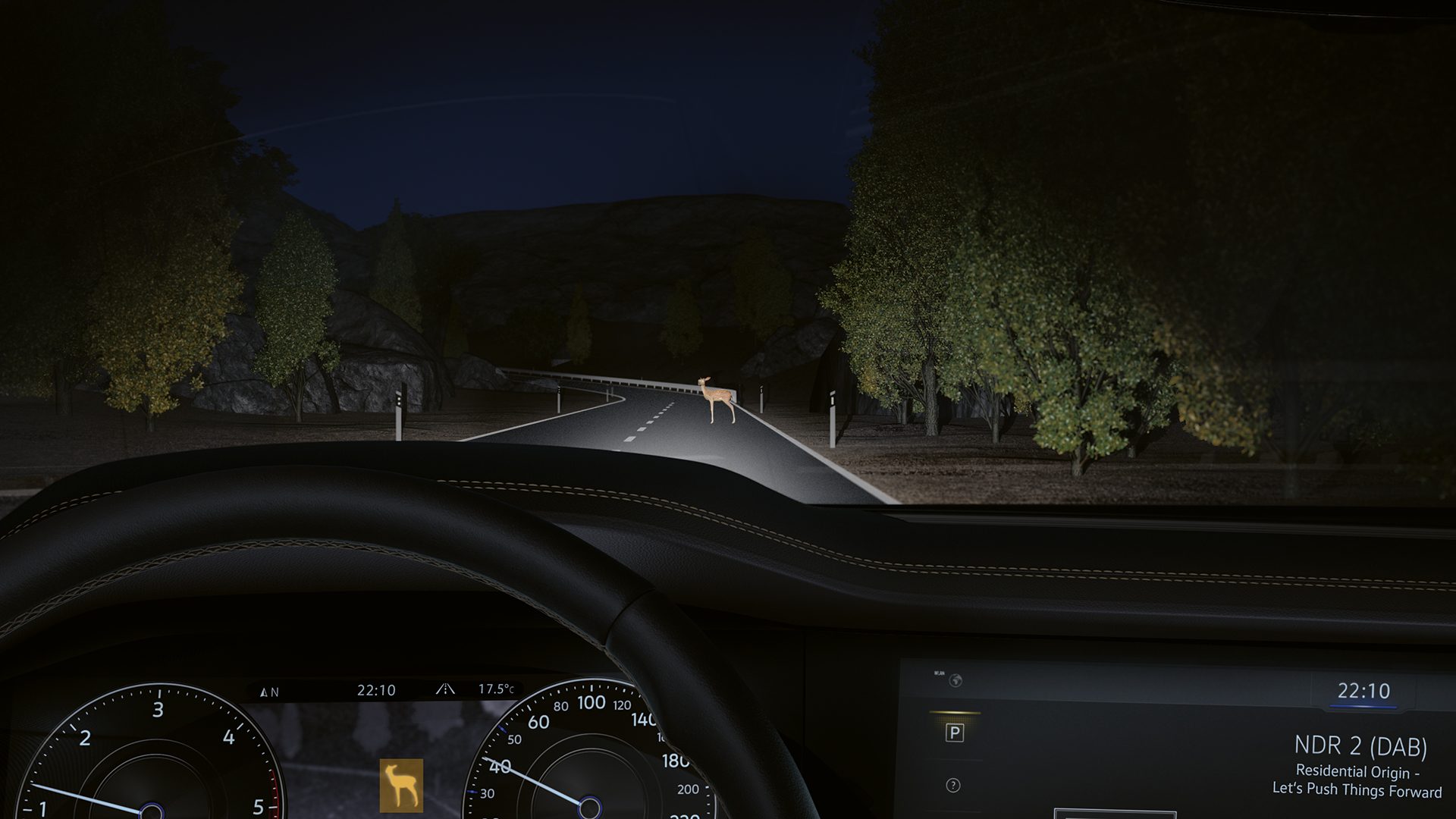Tap the parking P icon on the infotainment screen
Screen dimensions: 1456x819
[x=955, y=733]
